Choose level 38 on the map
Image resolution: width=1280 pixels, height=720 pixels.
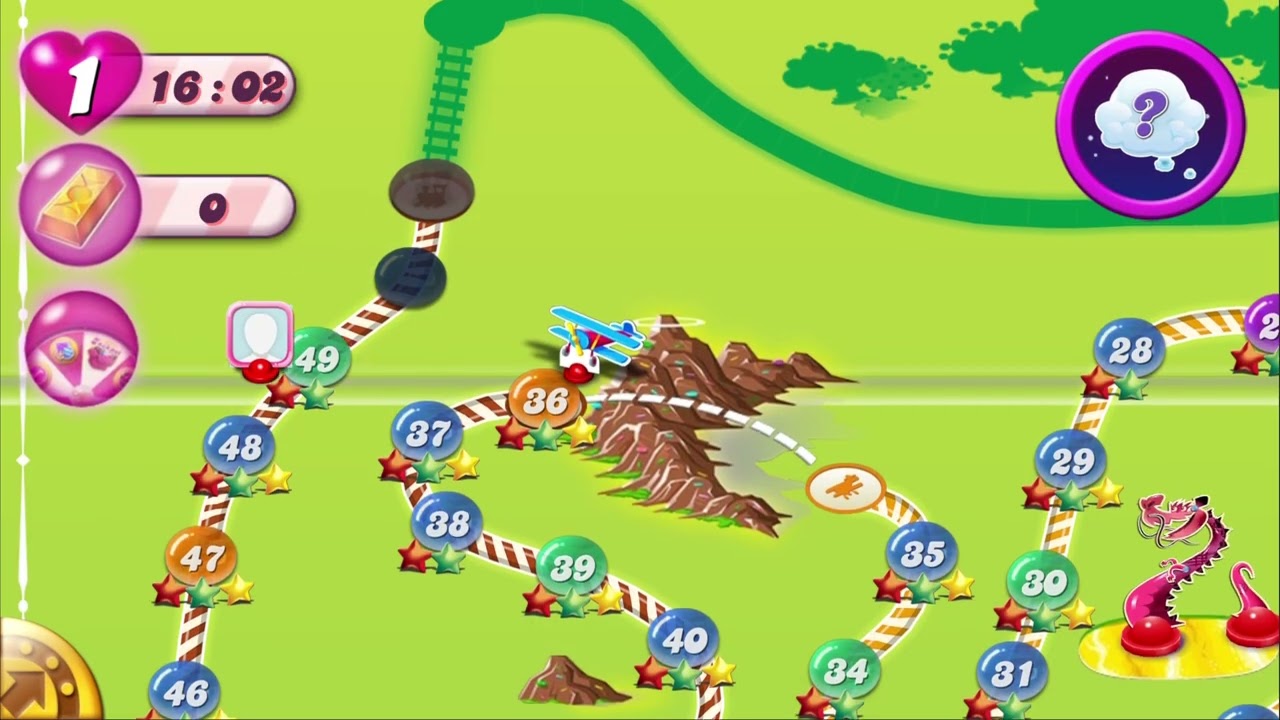coord(447,523)
